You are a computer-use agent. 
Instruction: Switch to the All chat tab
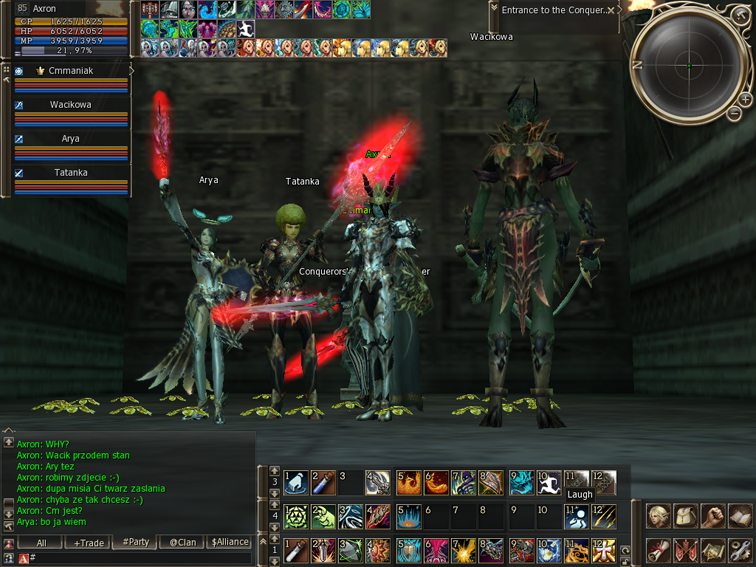(41, 542)
